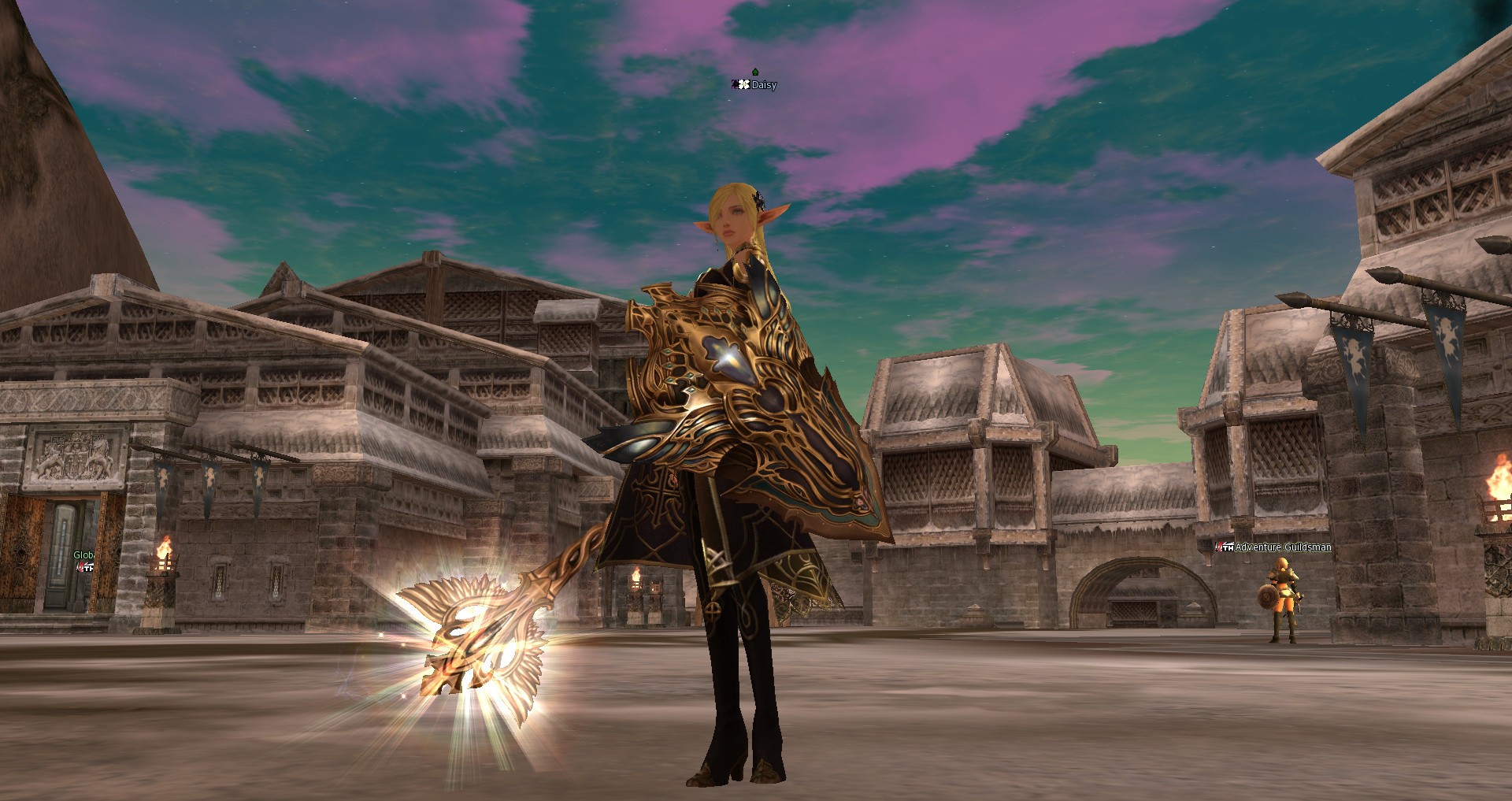
Task: Select the Adventure Guildsman nameplate
Action: (1282, 547)
